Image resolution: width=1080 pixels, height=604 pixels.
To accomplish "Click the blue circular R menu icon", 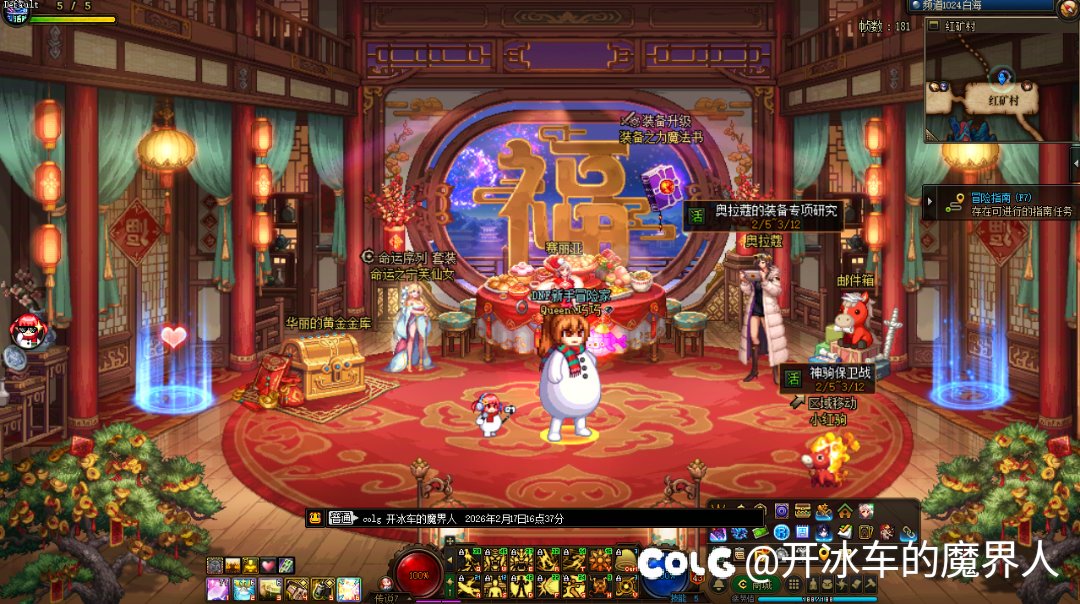I will pos(782,532).
